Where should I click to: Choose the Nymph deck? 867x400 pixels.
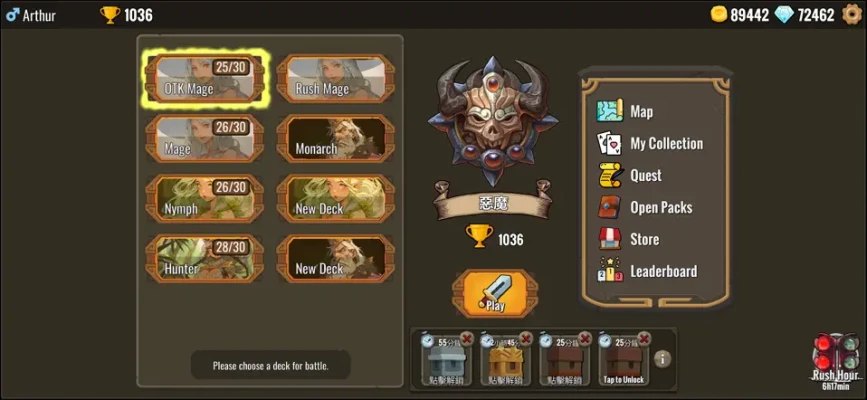pyautogui.click(x=204, y=199)
